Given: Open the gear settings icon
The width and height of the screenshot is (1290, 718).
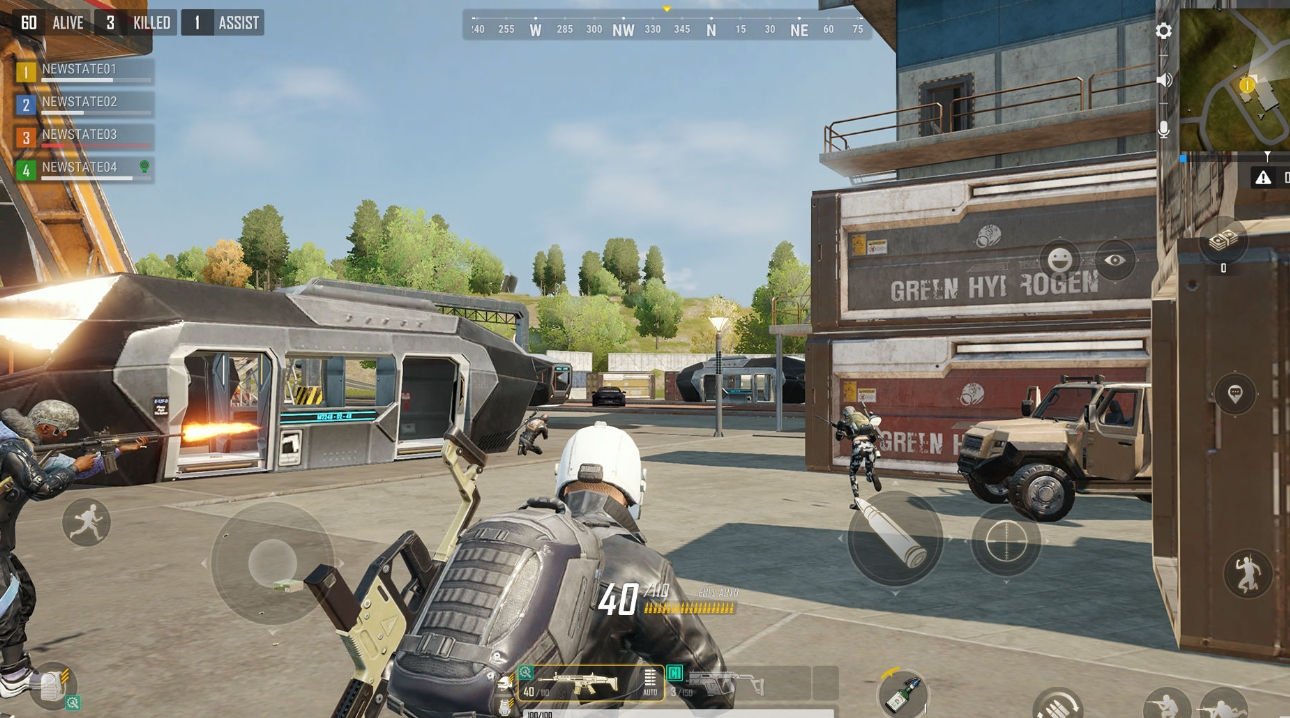Looking at the screenshot, I should tap(1163, 31).
